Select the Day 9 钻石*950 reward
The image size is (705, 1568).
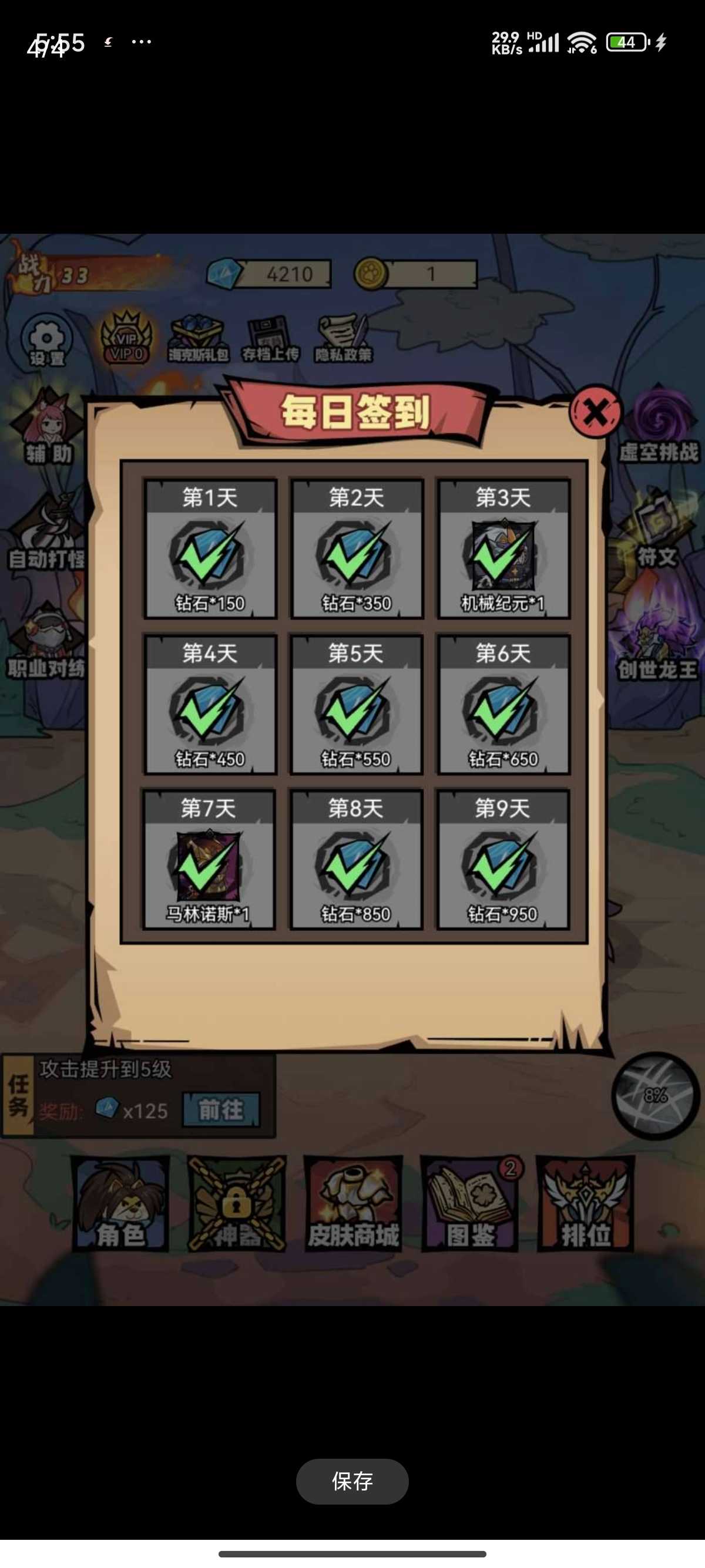pos(503,860)
